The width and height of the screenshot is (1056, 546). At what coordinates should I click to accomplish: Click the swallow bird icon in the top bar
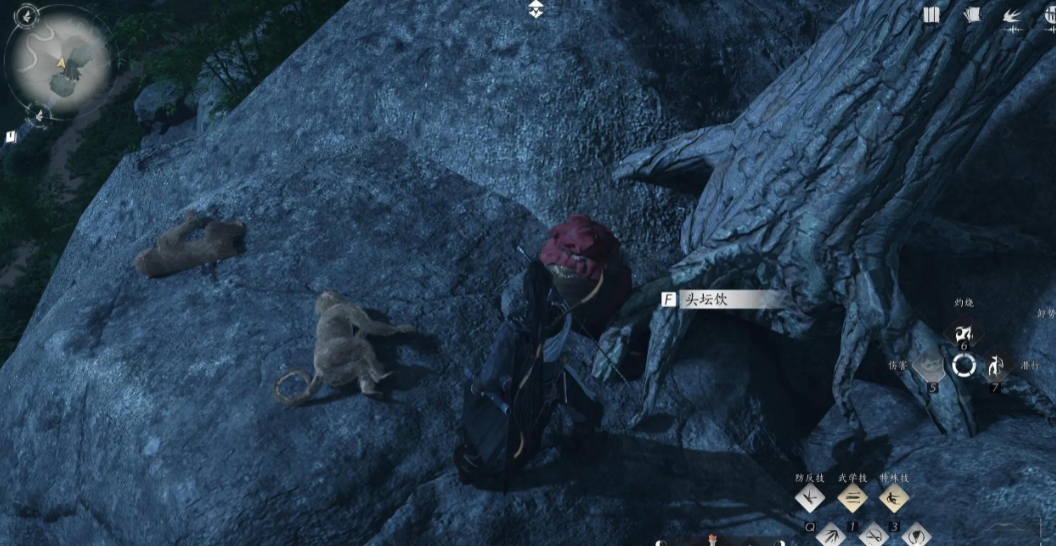point(1011,15)
